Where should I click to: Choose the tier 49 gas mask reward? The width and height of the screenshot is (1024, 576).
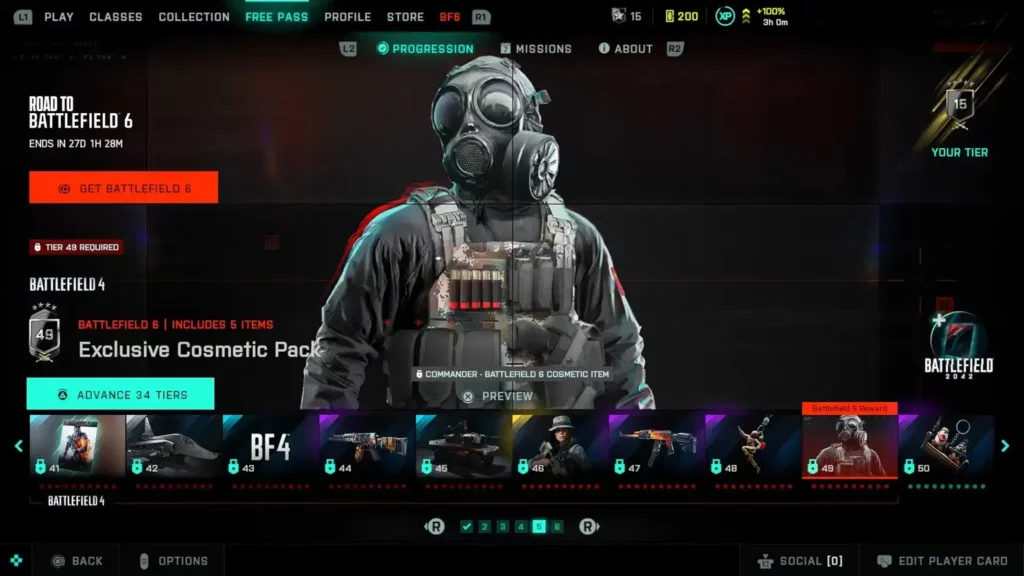pyautogui.click(x=849, y=446)
